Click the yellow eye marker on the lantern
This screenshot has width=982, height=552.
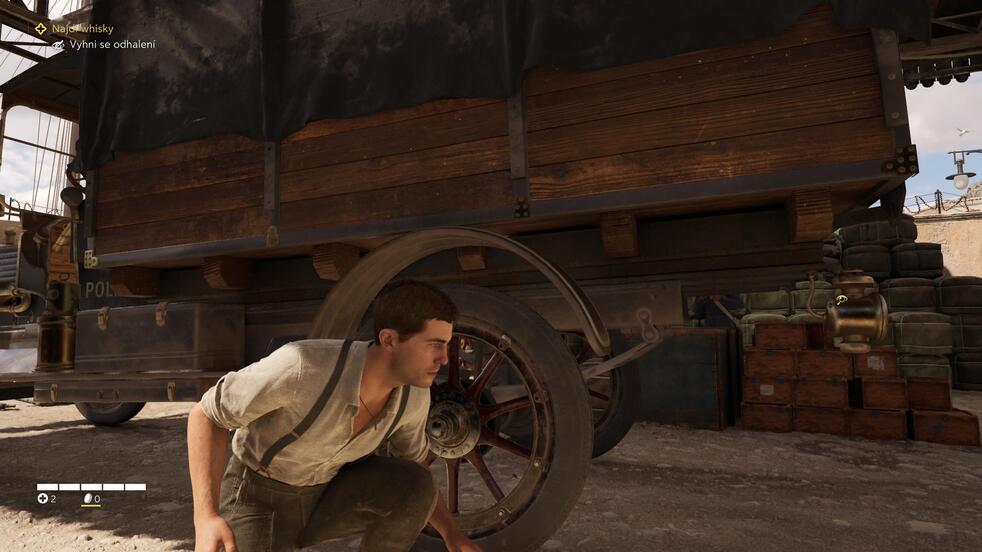842,298
